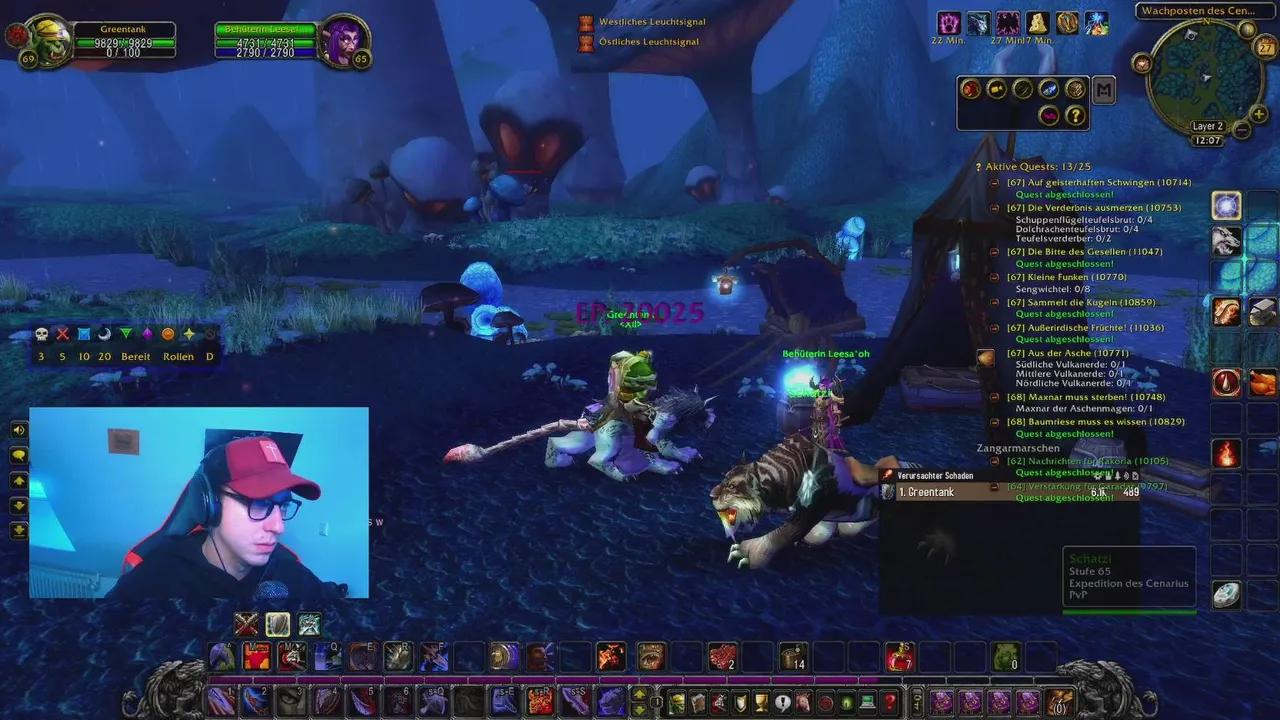
Task: Click 'Bereit' to initiate a ready check
Action: click(x=135, y=357)
